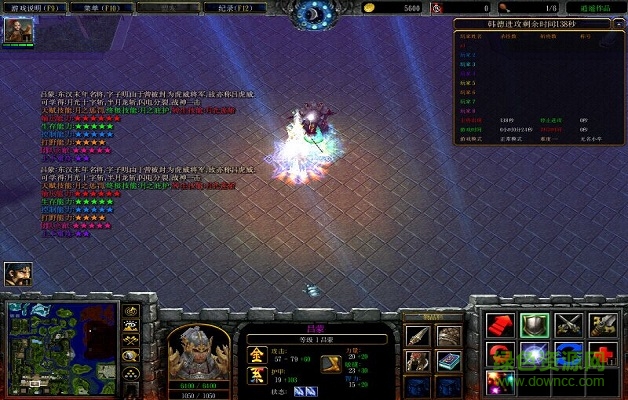The image size is (628, 400).
Task: Toggle minimap terrain display button
Action: click(x=131, y=326)
